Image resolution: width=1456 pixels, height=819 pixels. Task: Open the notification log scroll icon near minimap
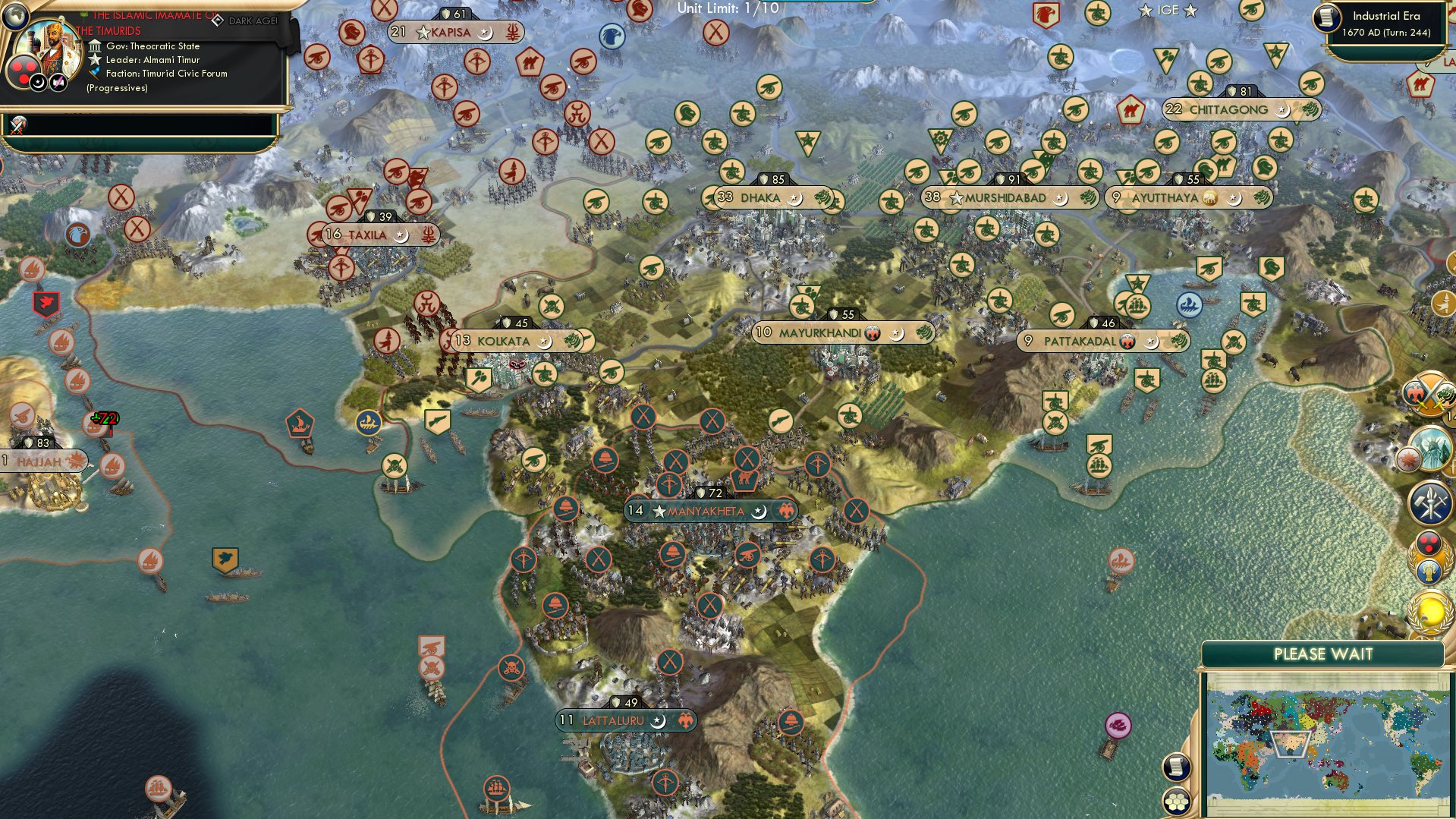tap(1176, 767)
